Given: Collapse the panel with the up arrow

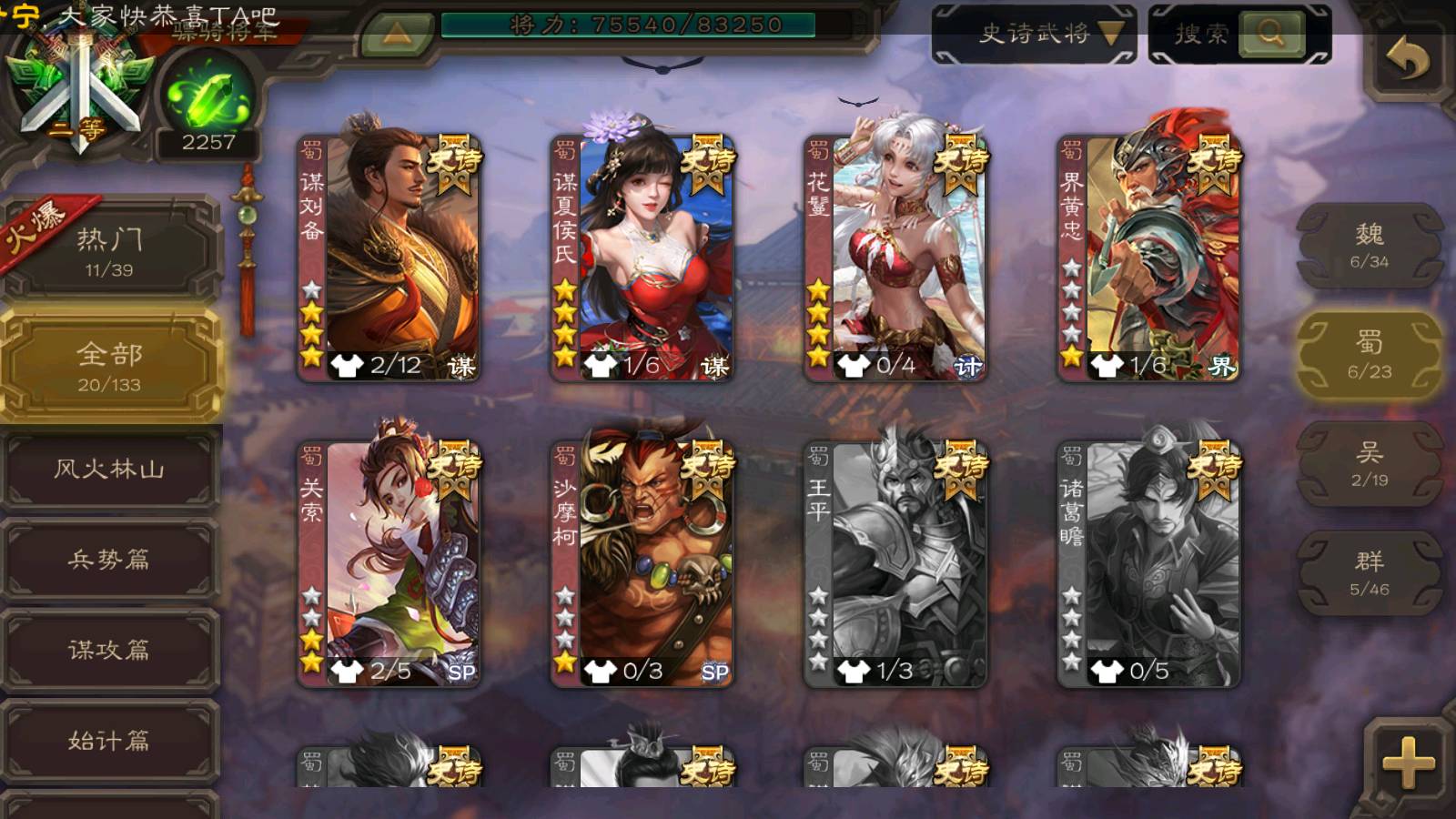Looking at the screenshot, I should pos(397,35).
